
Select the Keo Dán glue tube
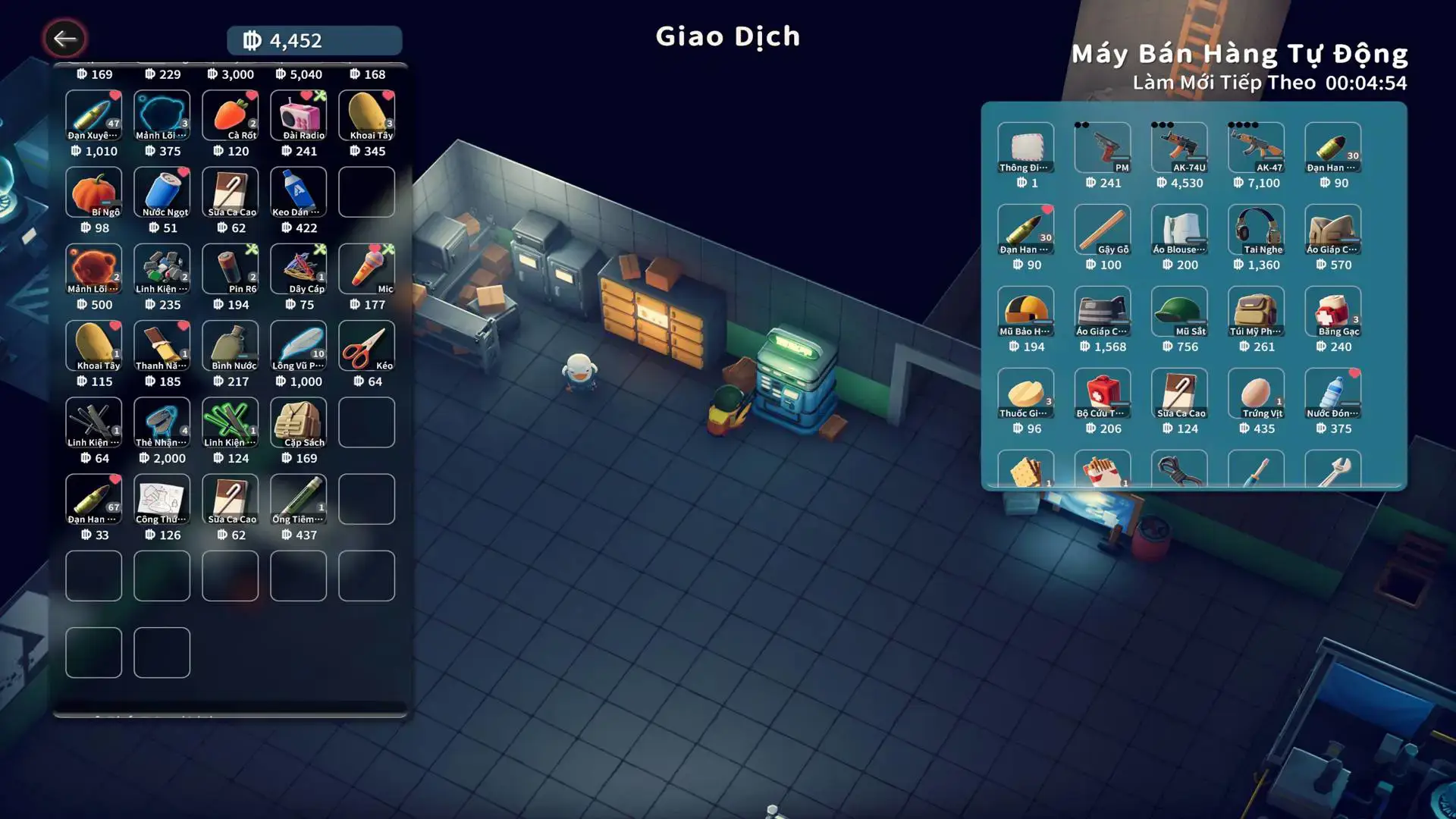coord(298,193)
